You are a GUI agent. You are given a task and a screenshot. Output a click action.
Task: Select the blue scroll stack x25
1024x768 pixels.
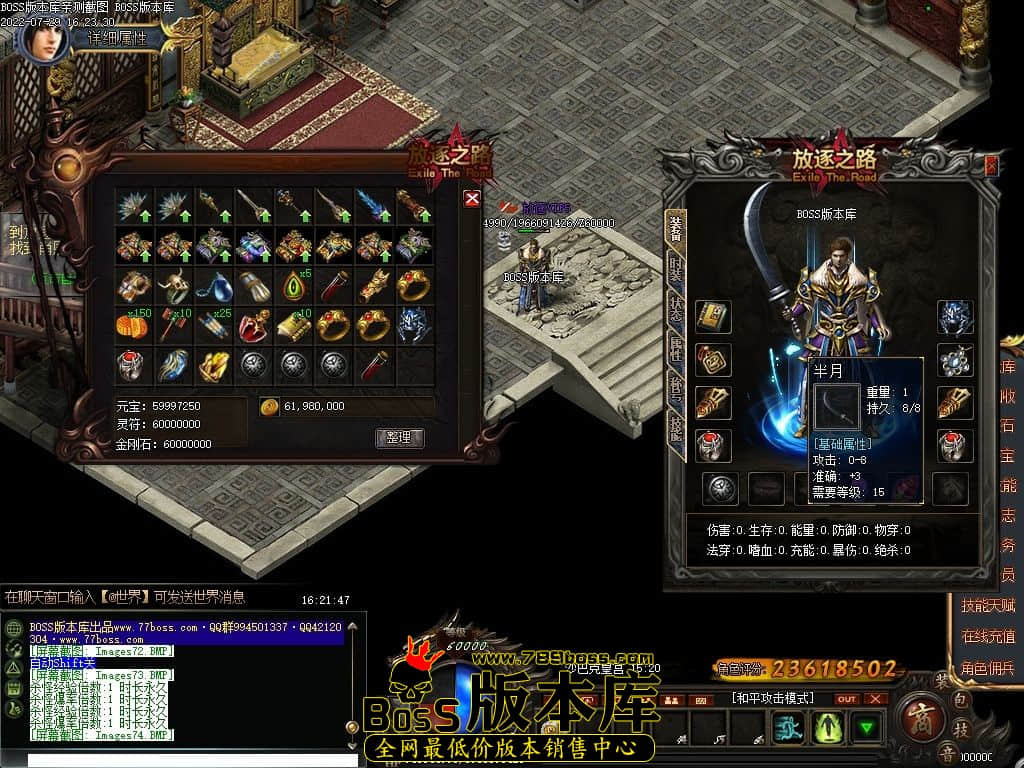pos(213,325)
